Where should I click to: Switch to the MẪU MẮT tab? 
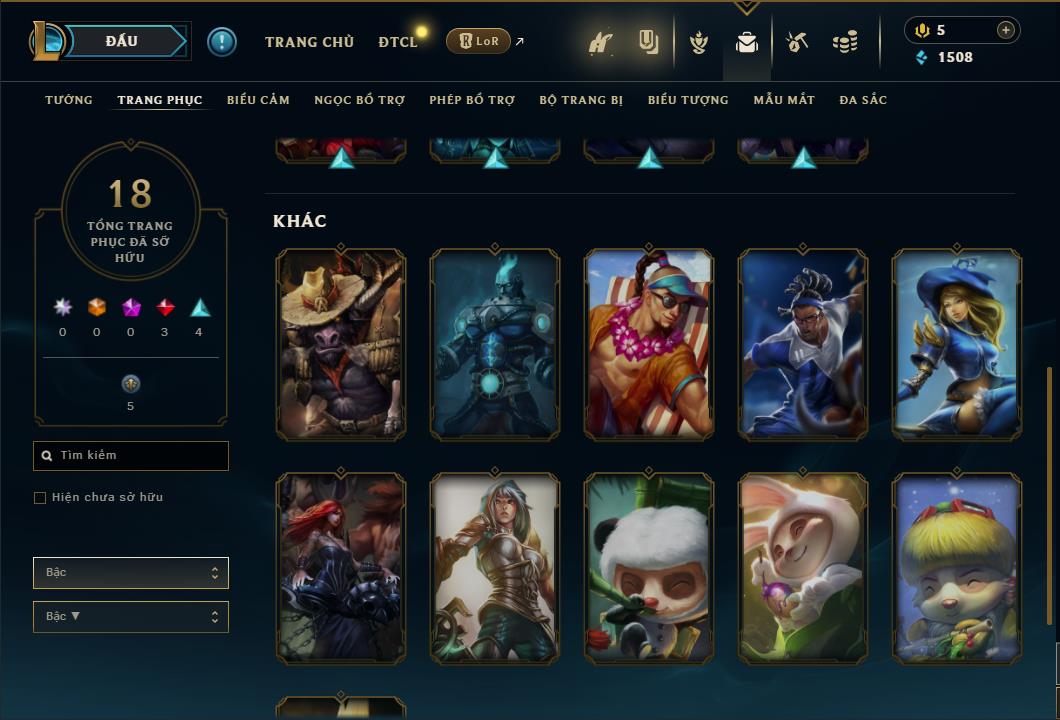point(784,100)
